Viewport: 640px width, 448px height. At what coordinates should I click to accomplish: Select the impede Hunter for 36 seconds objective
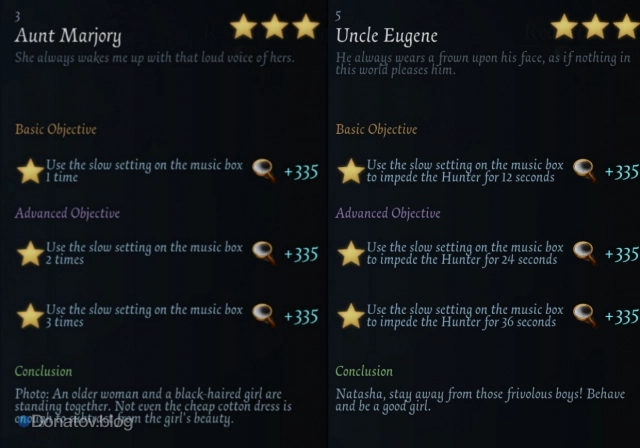click(x=465, y=316)
